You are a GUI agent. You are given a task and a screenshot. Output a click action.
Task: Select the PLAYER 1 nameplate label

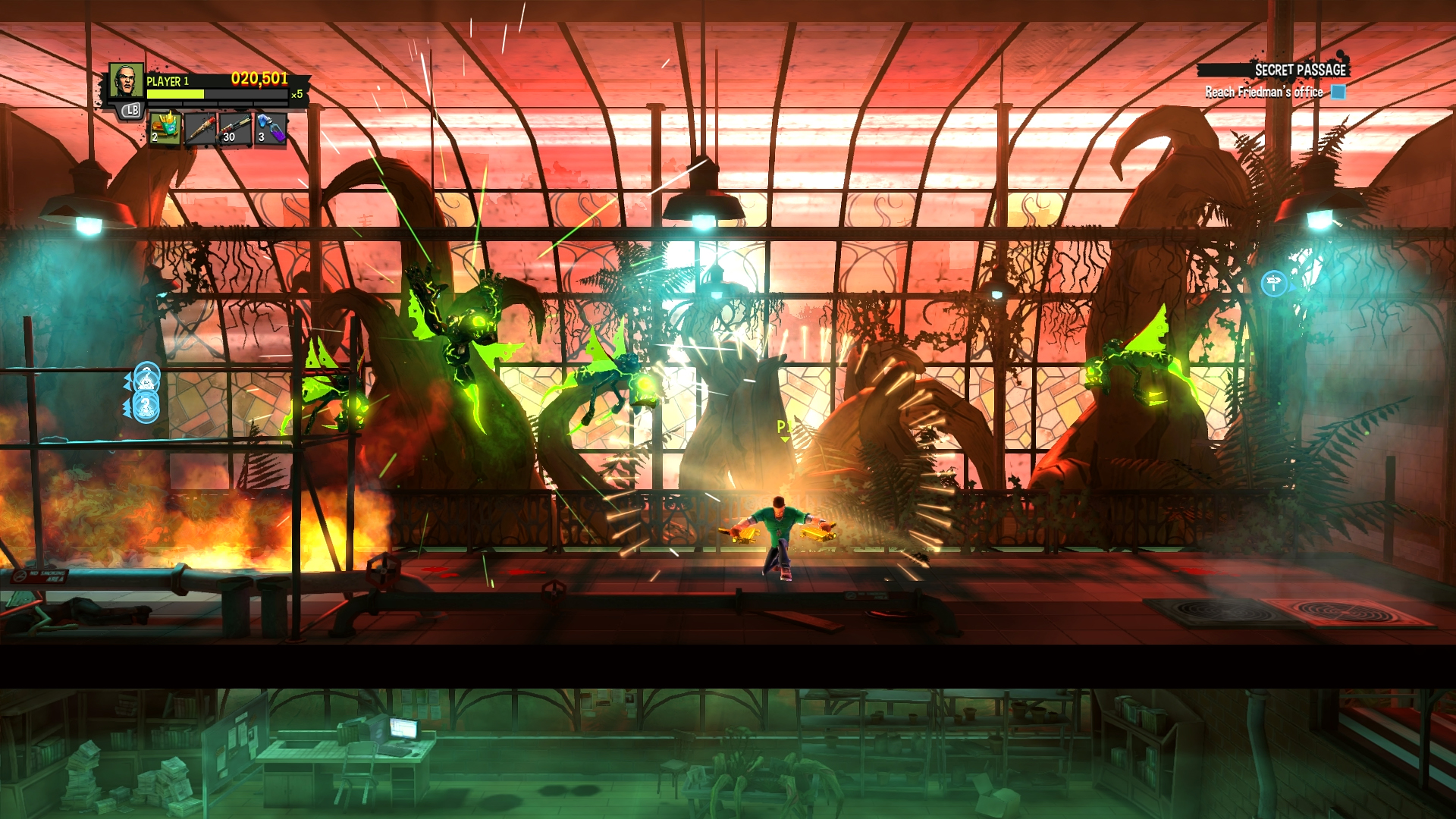(x=168, y=81)
